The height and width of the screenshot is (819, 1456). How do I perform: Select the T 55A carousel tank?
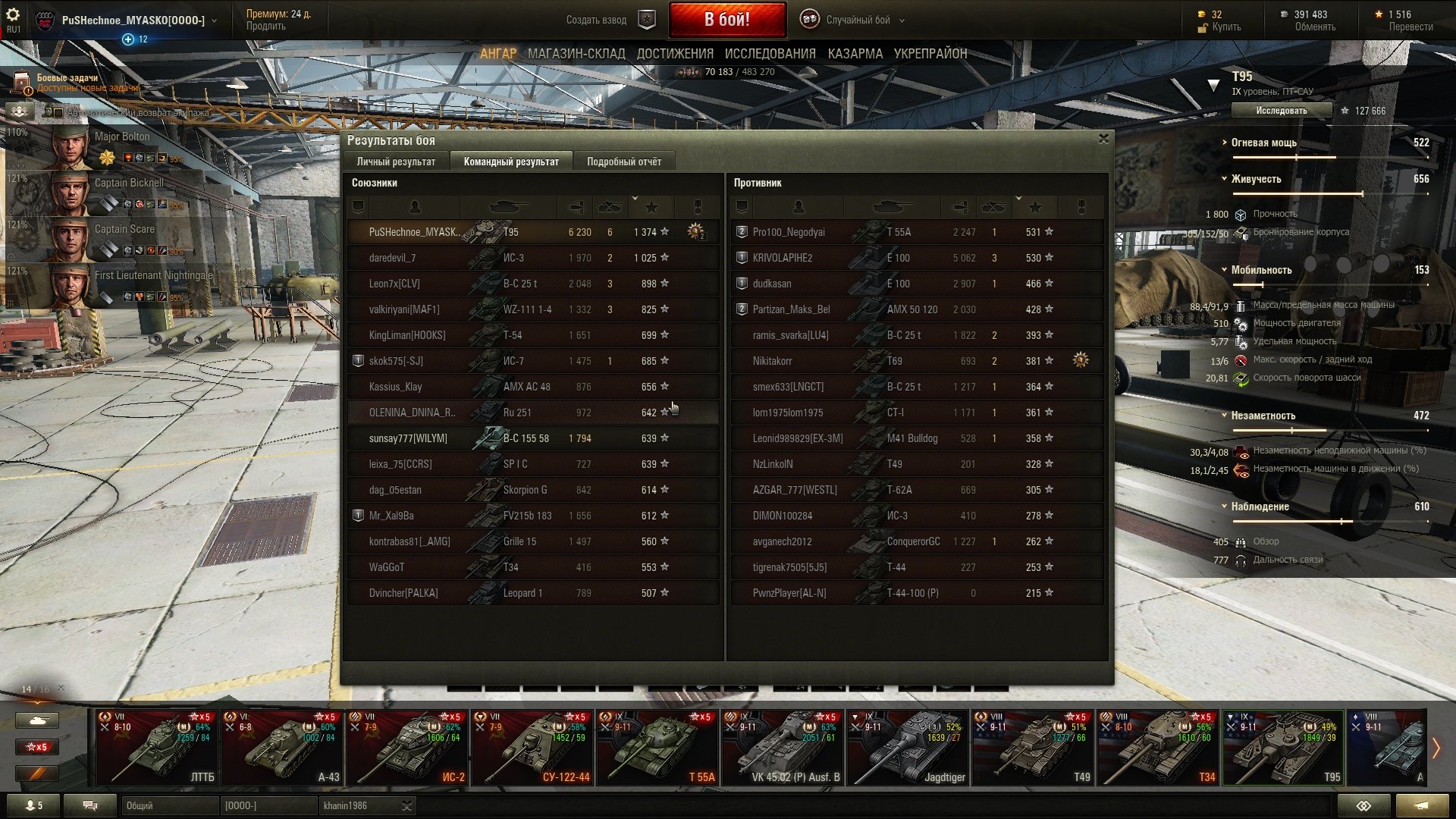[x=657, y=747]
